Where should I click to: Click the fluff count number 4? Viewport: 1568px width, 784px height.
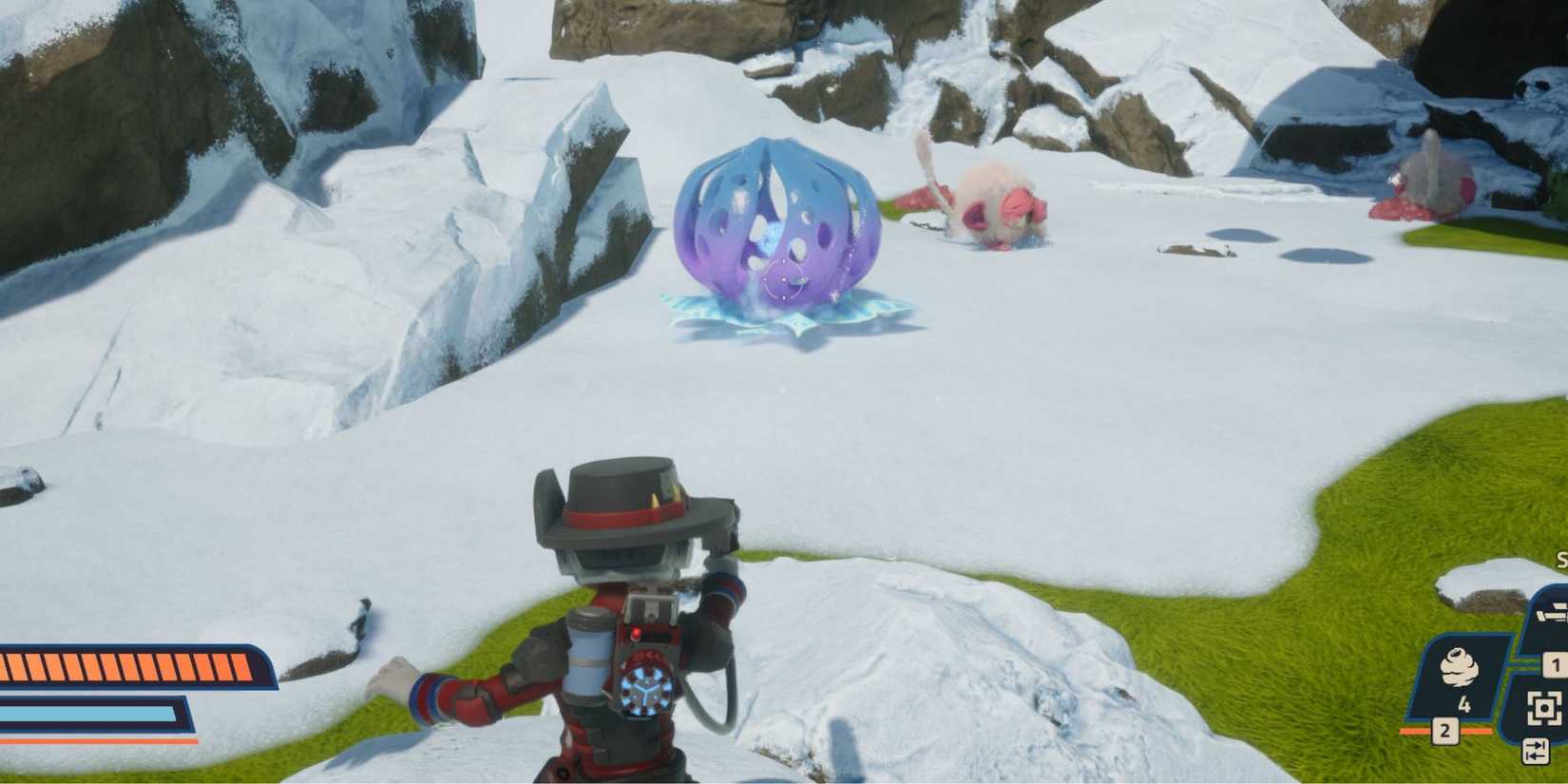(x=1465, y=703)
